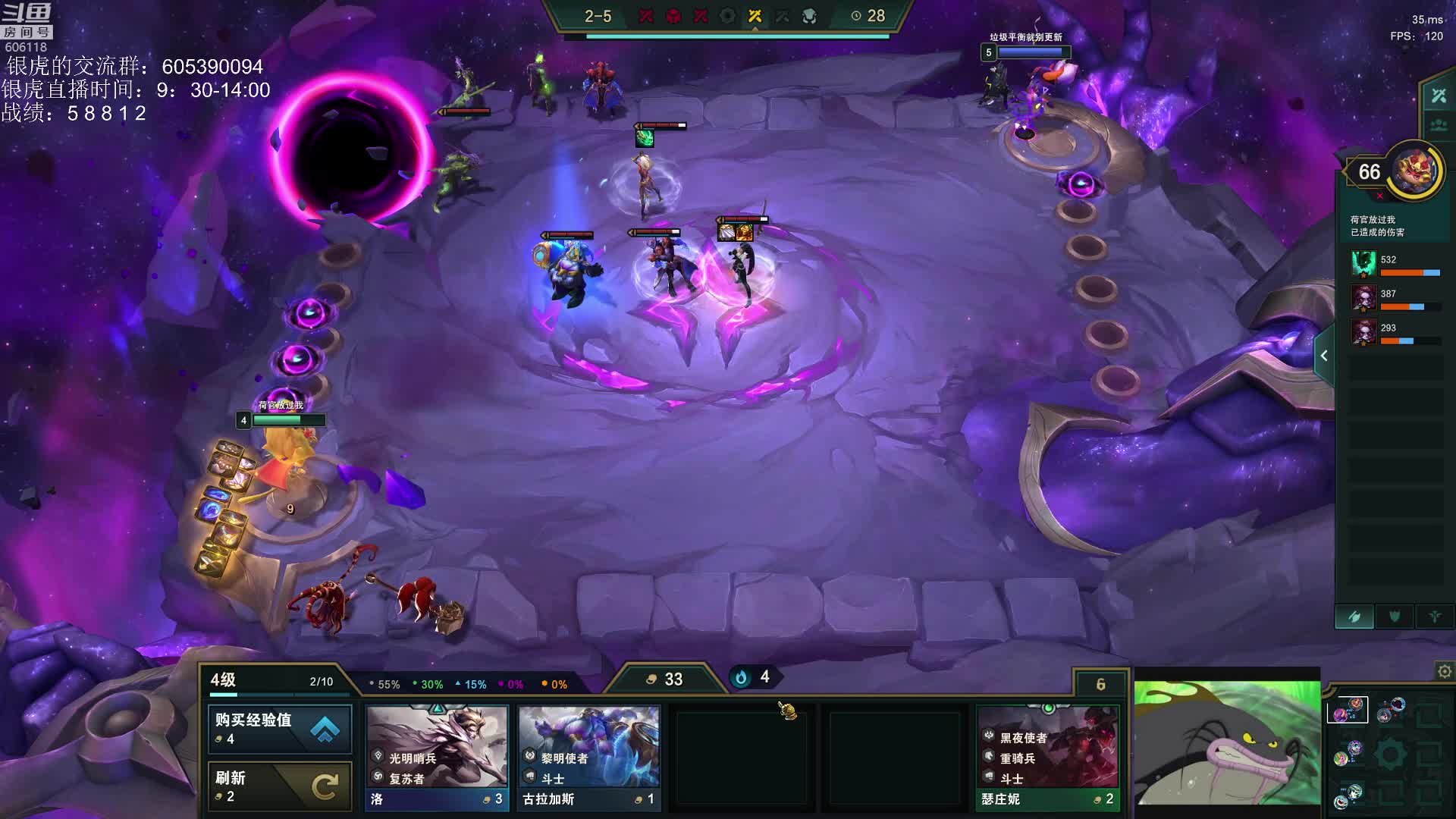Select the 293 damage champion entry
The height and width of the screenshot is (819, 1456).
(x=1394, y=332)
